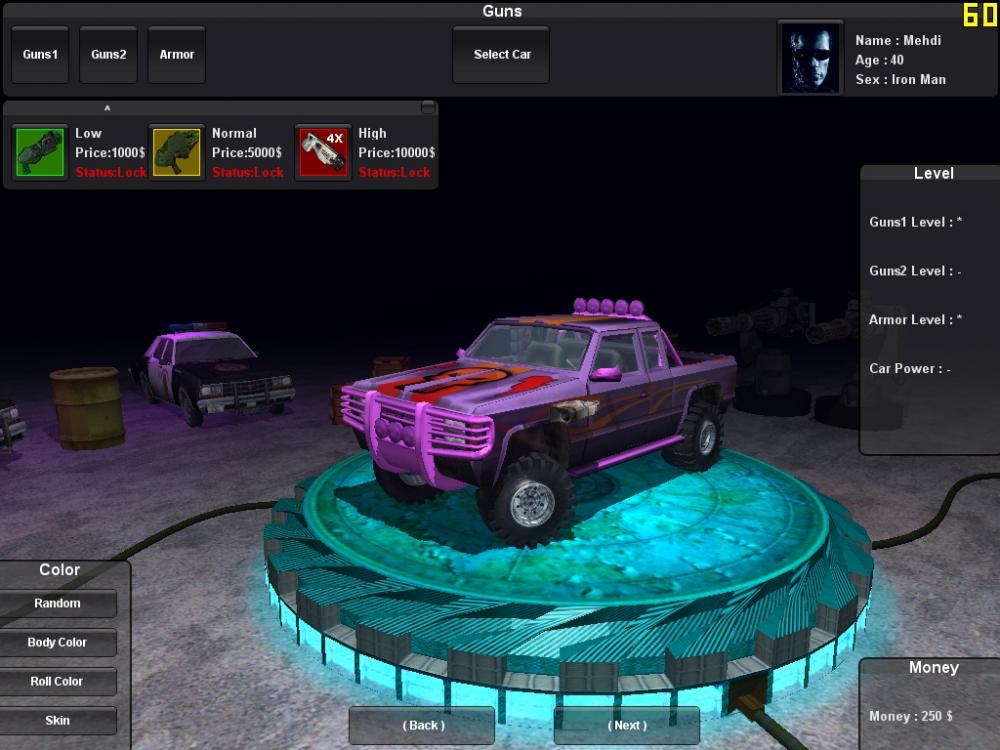
Task: Change the Body Color
Action: (x=57, y=643)
